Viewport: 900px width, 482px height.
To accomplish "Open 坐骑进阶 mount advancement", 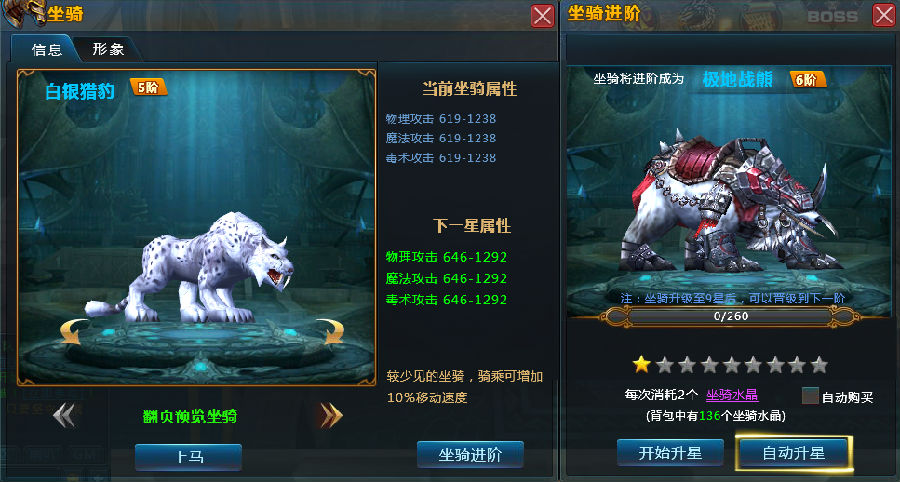I will (470, 454).
